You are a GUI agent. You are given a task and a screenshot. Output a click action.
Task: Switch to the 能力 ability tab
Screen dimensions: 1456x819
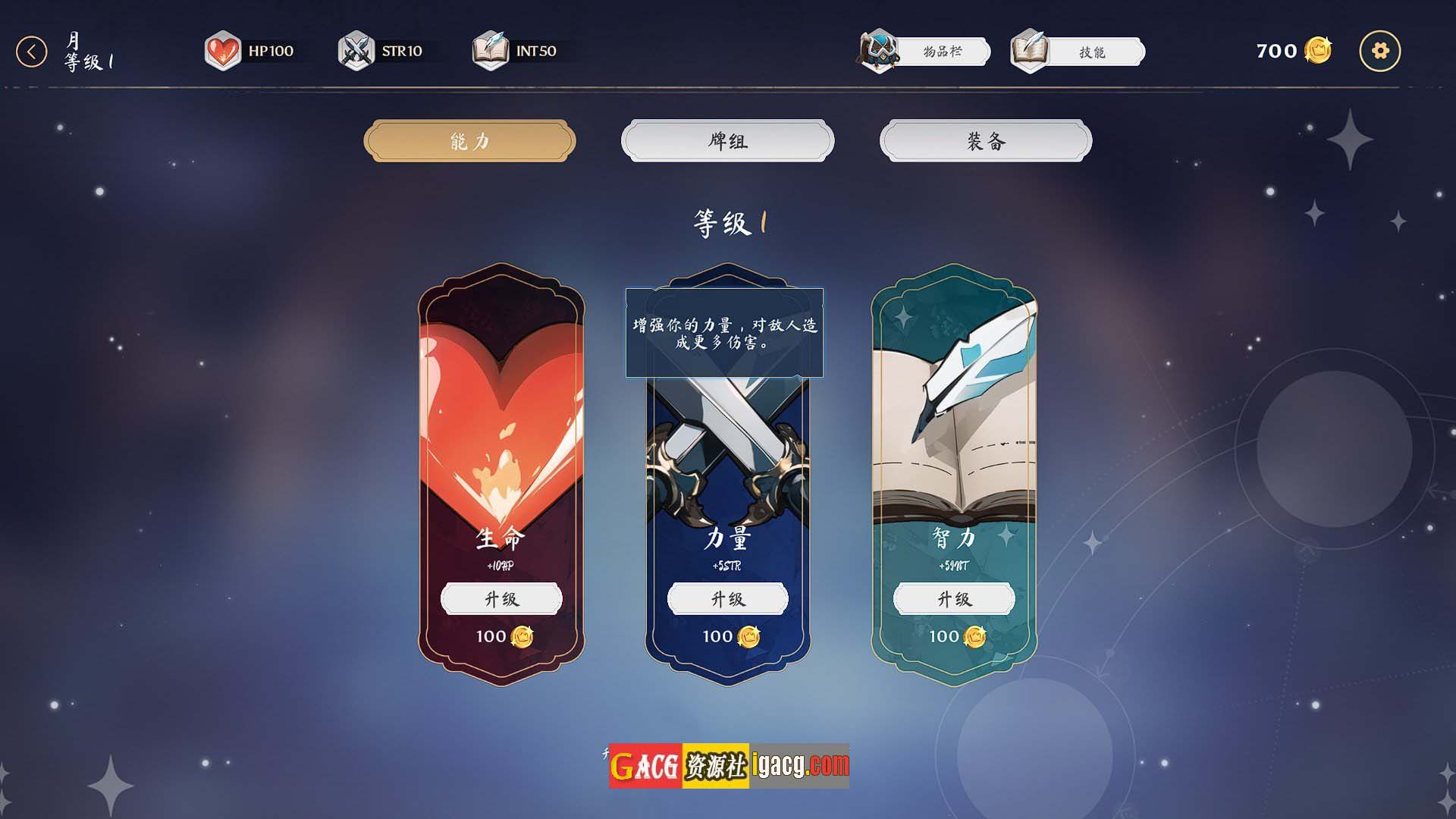pos(469,141)
